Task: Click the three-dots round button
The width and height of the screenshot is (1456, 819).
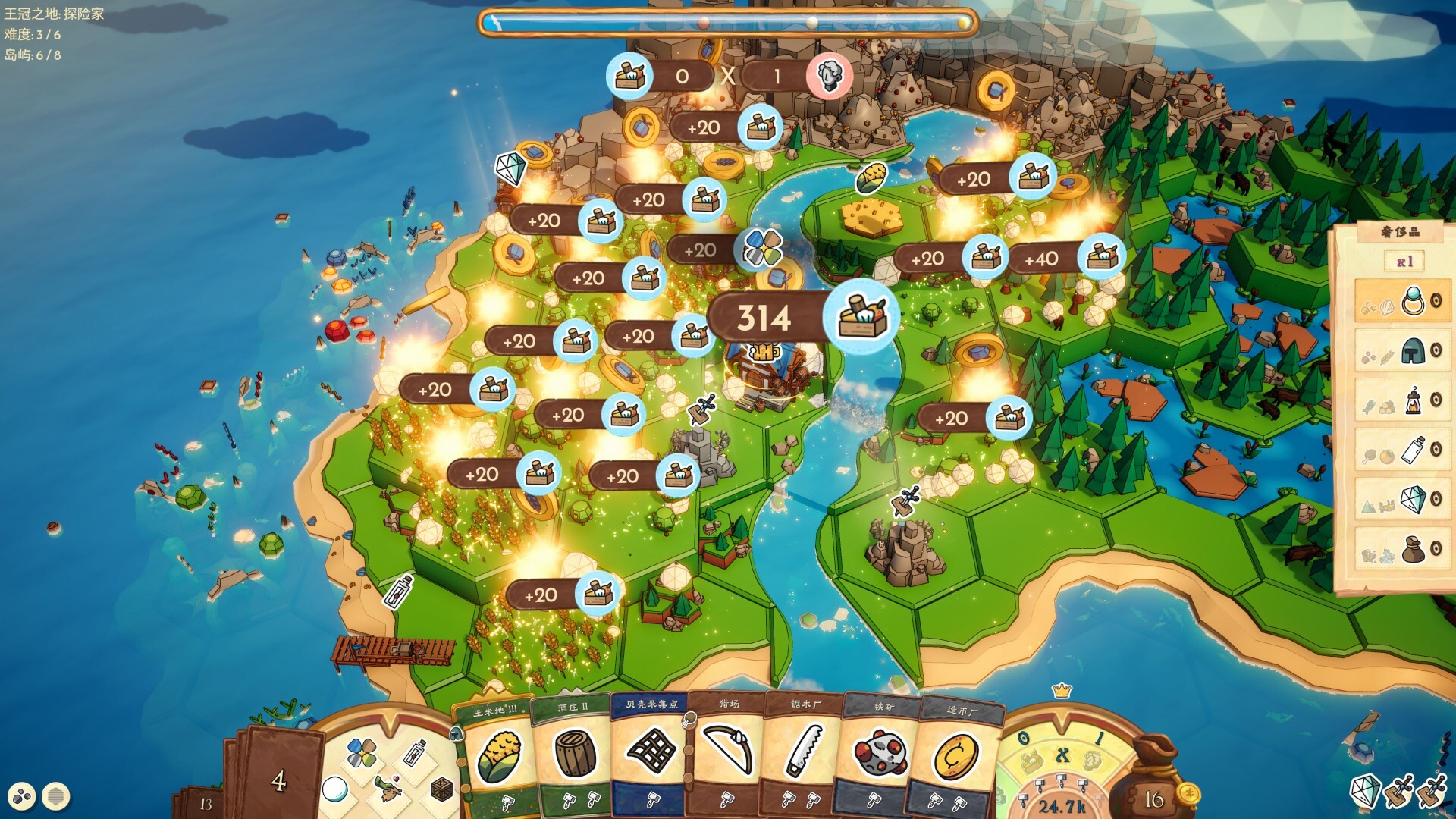Action: click(22, 796)
